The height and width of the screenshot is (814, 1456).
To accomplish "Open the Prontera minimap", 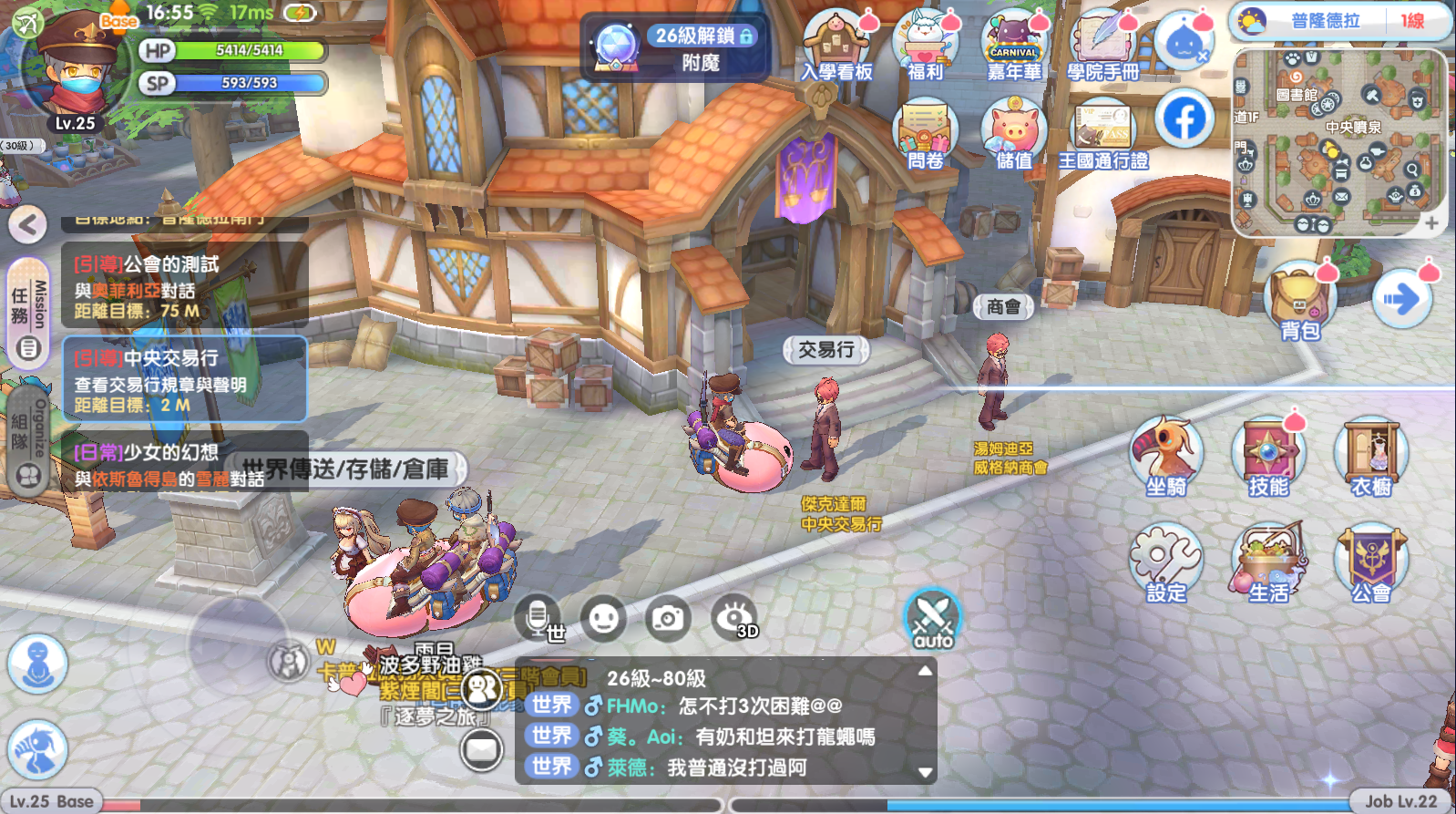I will click(1338, 142).
